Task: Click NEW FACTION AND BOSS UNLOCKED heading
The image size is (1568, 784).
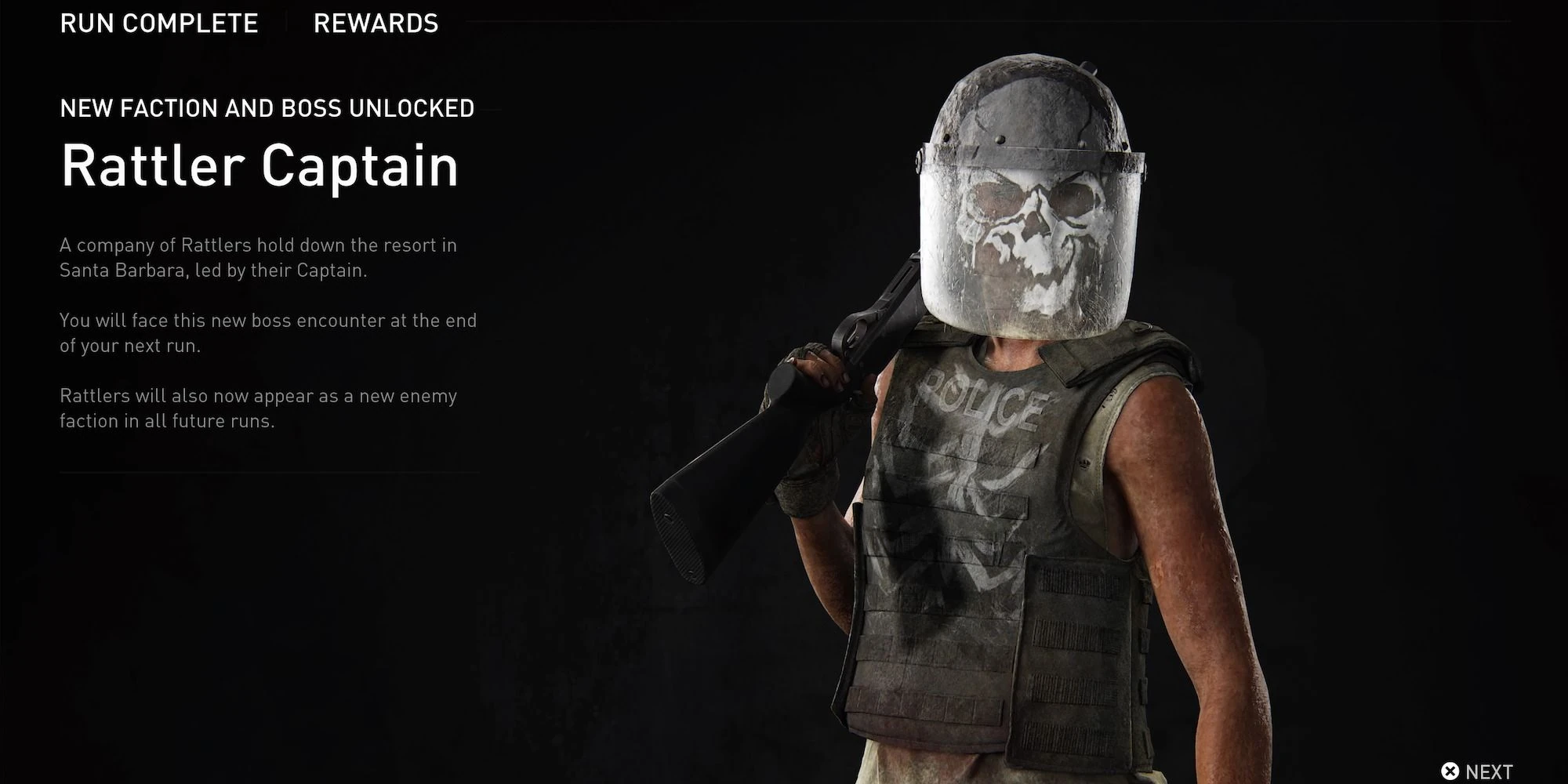Action: point(267,108)
